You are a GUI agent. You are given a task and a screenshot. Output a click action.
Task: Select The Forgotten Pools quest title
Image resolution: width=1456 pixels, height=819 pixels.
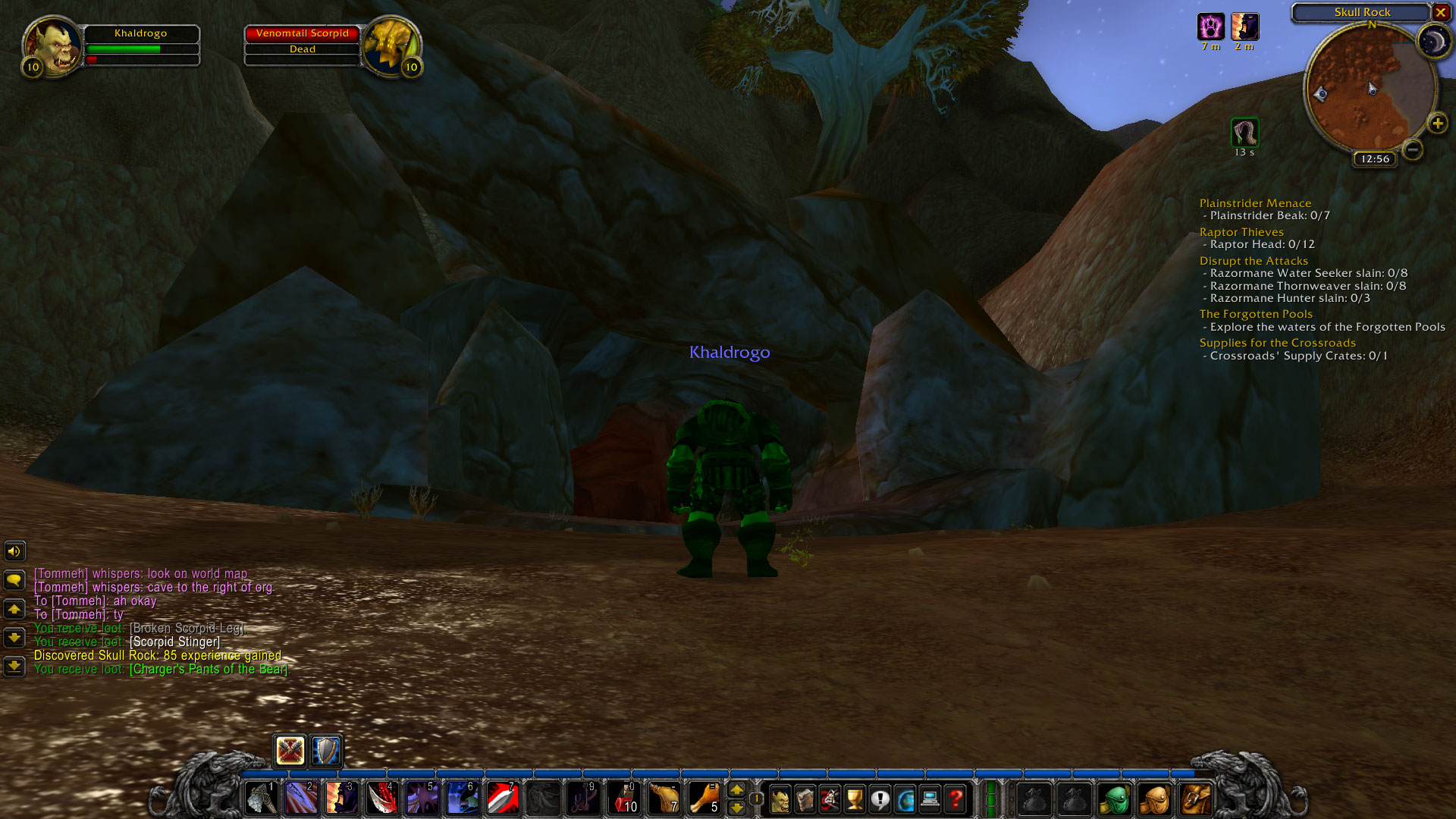(x=1256, y=313)
